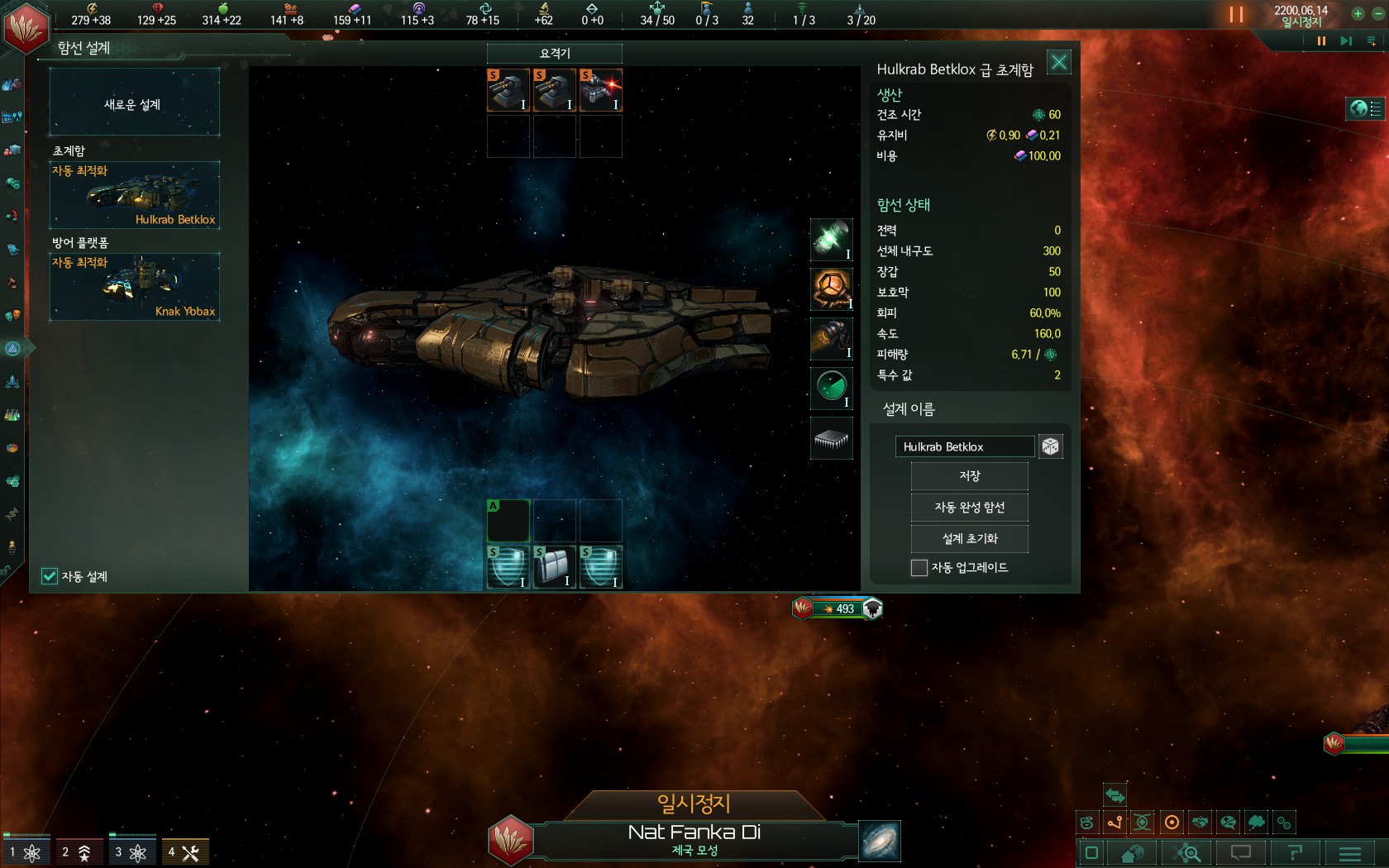The image size is (1389, 868).
Task: Toggle the 자동 설계 checkbox
Action: 50,576
